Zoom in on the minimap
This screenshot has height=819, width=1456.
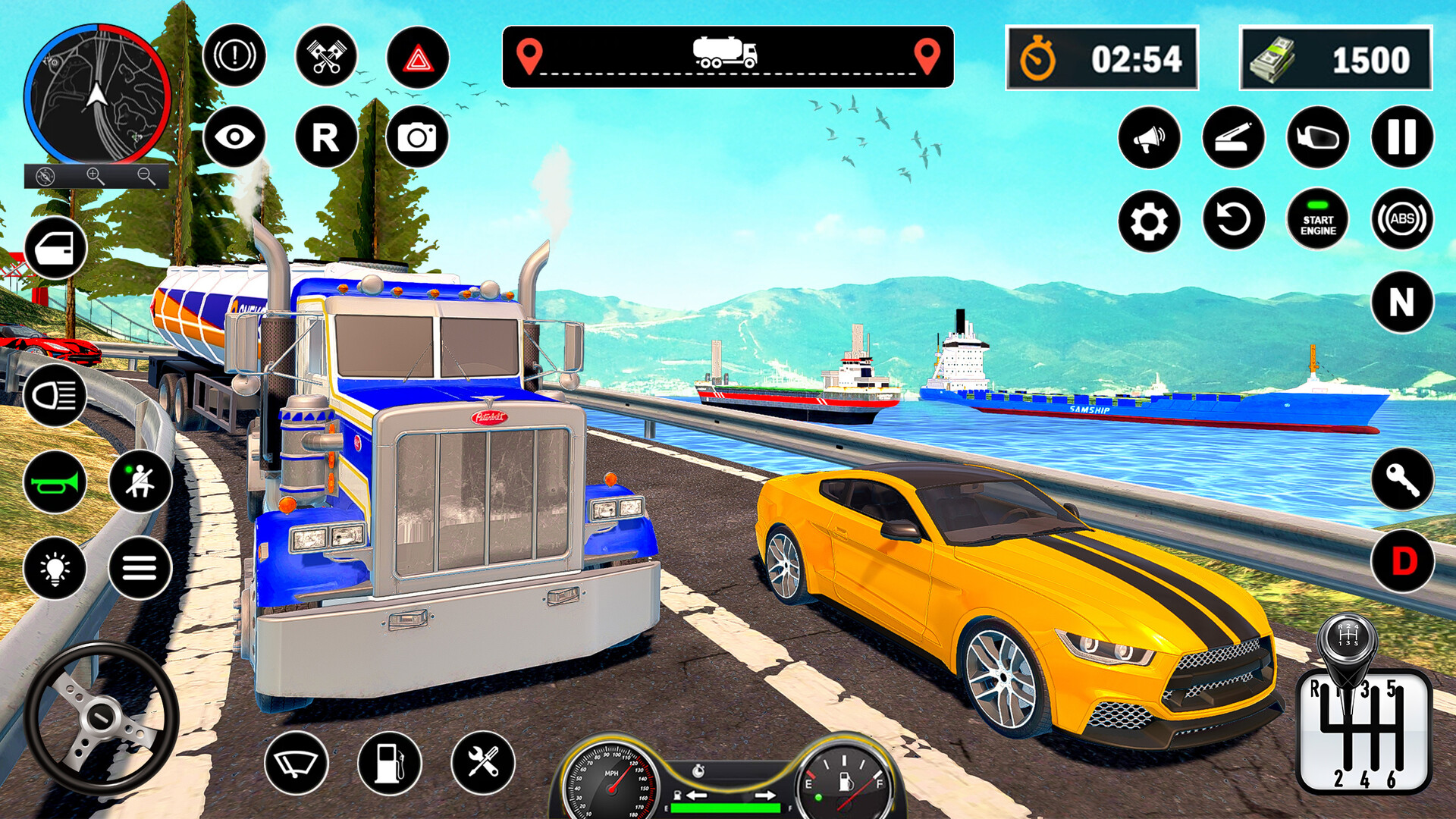click(x=95, y=176)
